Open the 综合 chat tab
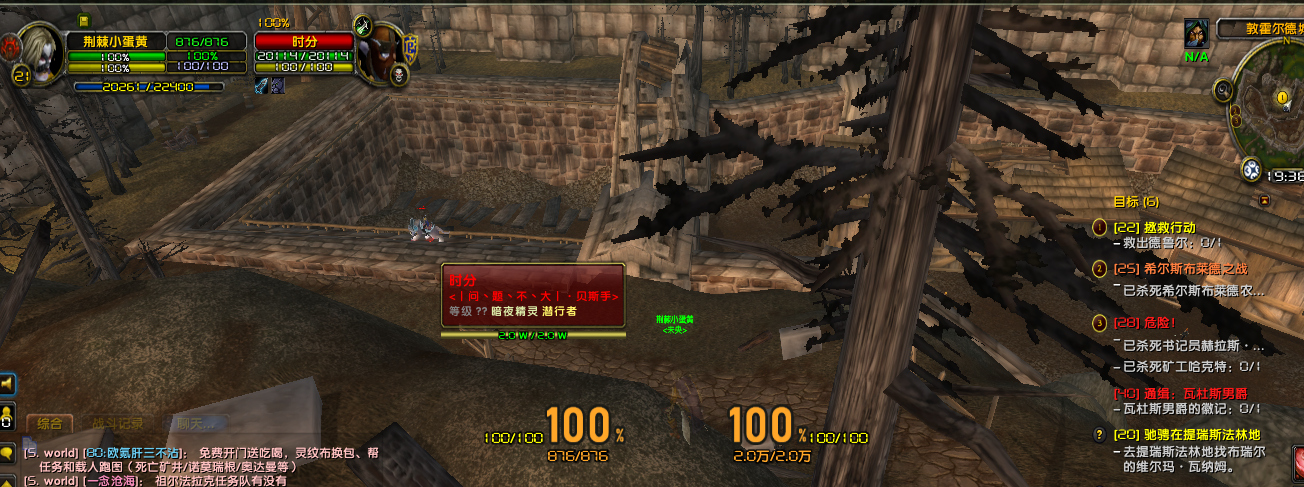1304x487 pixels. 51,424
